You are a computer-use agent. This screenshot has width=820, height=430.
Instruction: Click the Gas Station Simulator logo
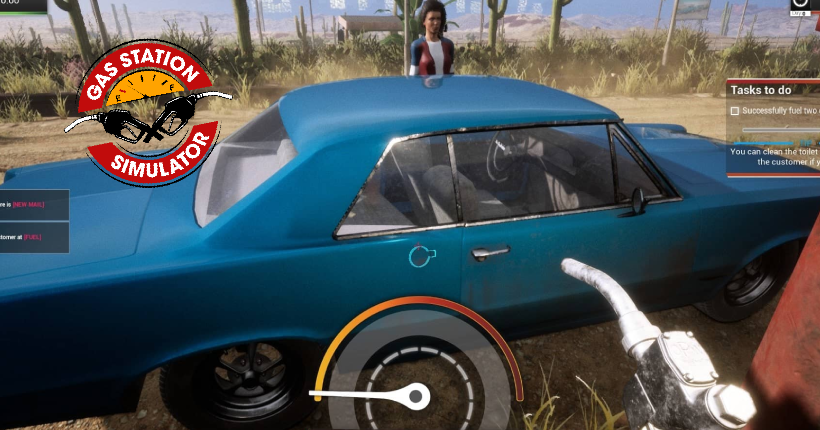pyautogui.click(x=148, y=111)
